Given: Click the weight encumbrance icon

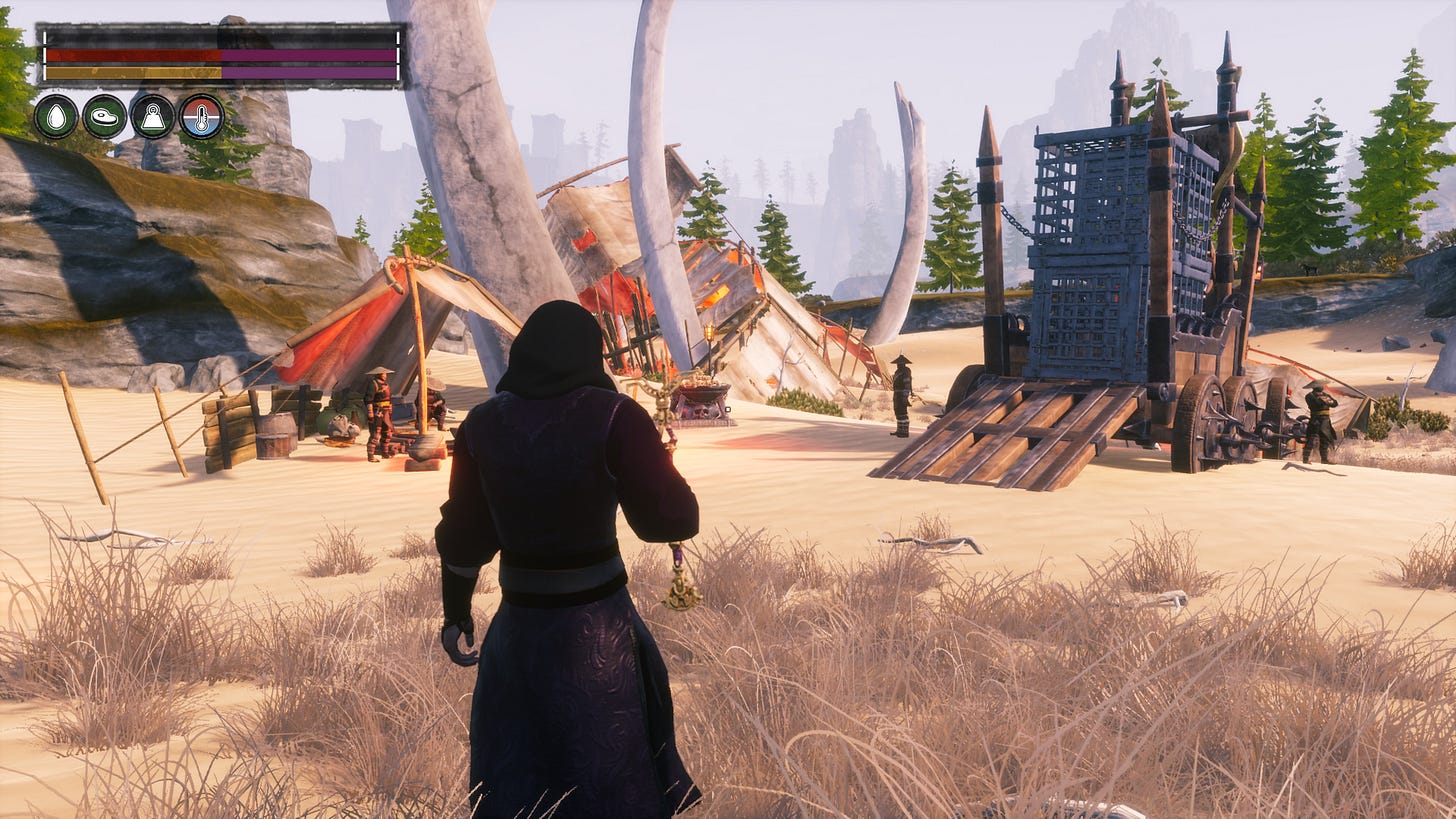Looking at the screenshot, I should pyautogui.click(x=153, y=117).
